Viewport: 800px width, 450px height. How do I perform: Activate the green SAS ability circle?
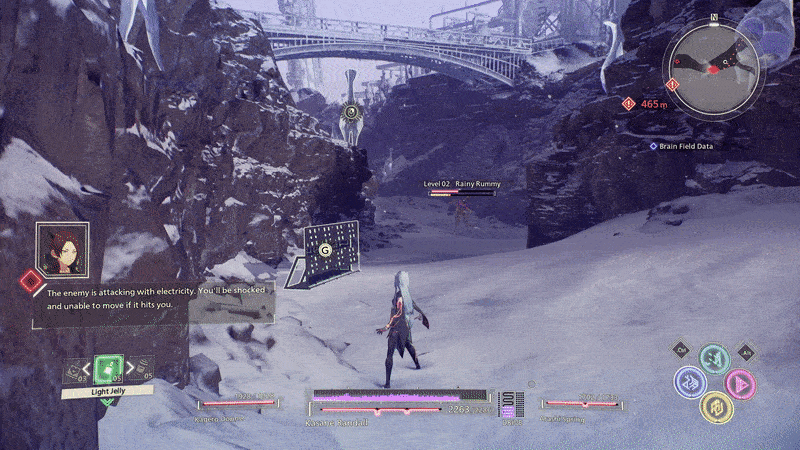[x=713, y=358]
